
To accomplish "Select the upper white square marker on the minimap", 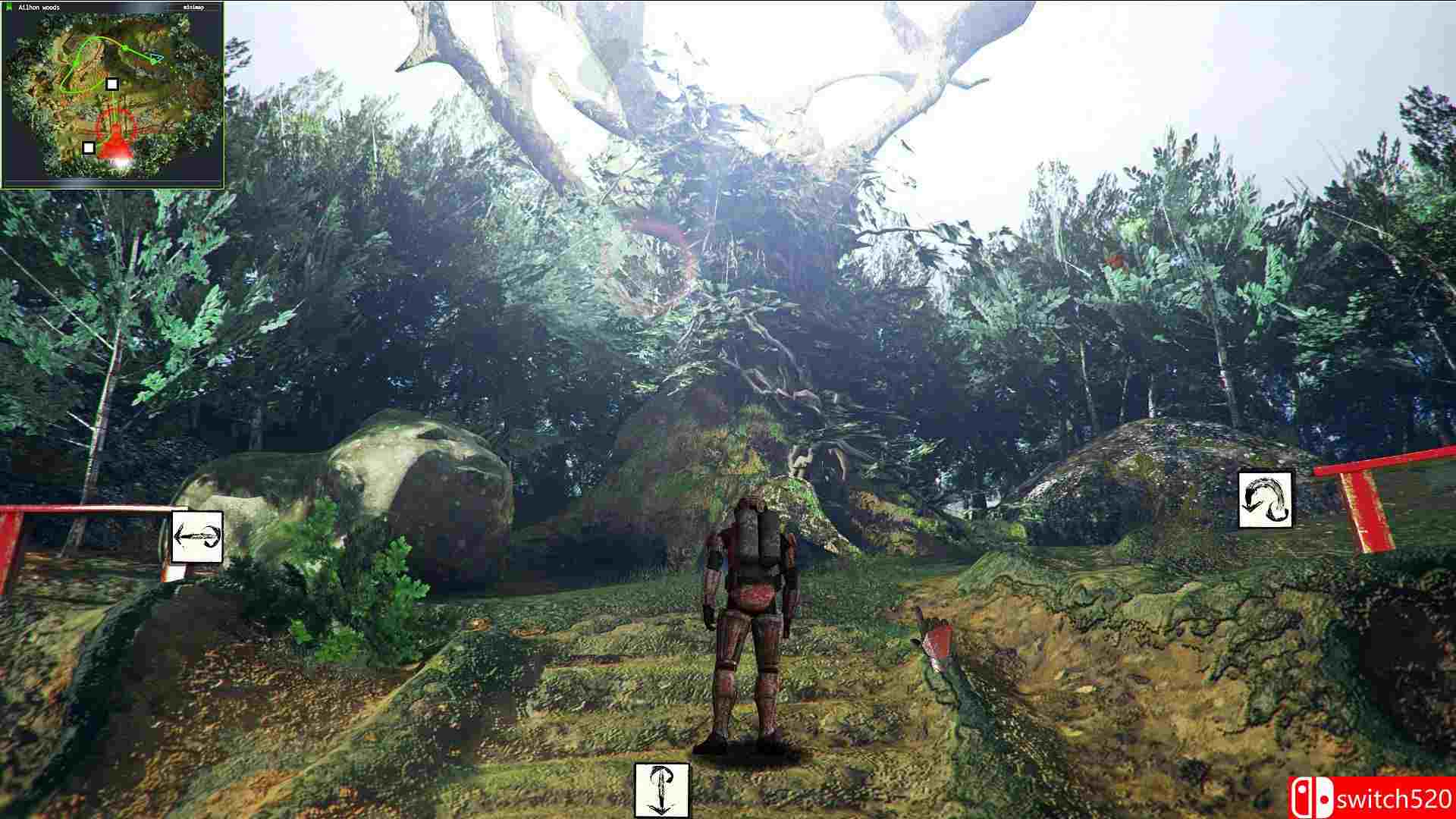I will [x=112, y=84].
